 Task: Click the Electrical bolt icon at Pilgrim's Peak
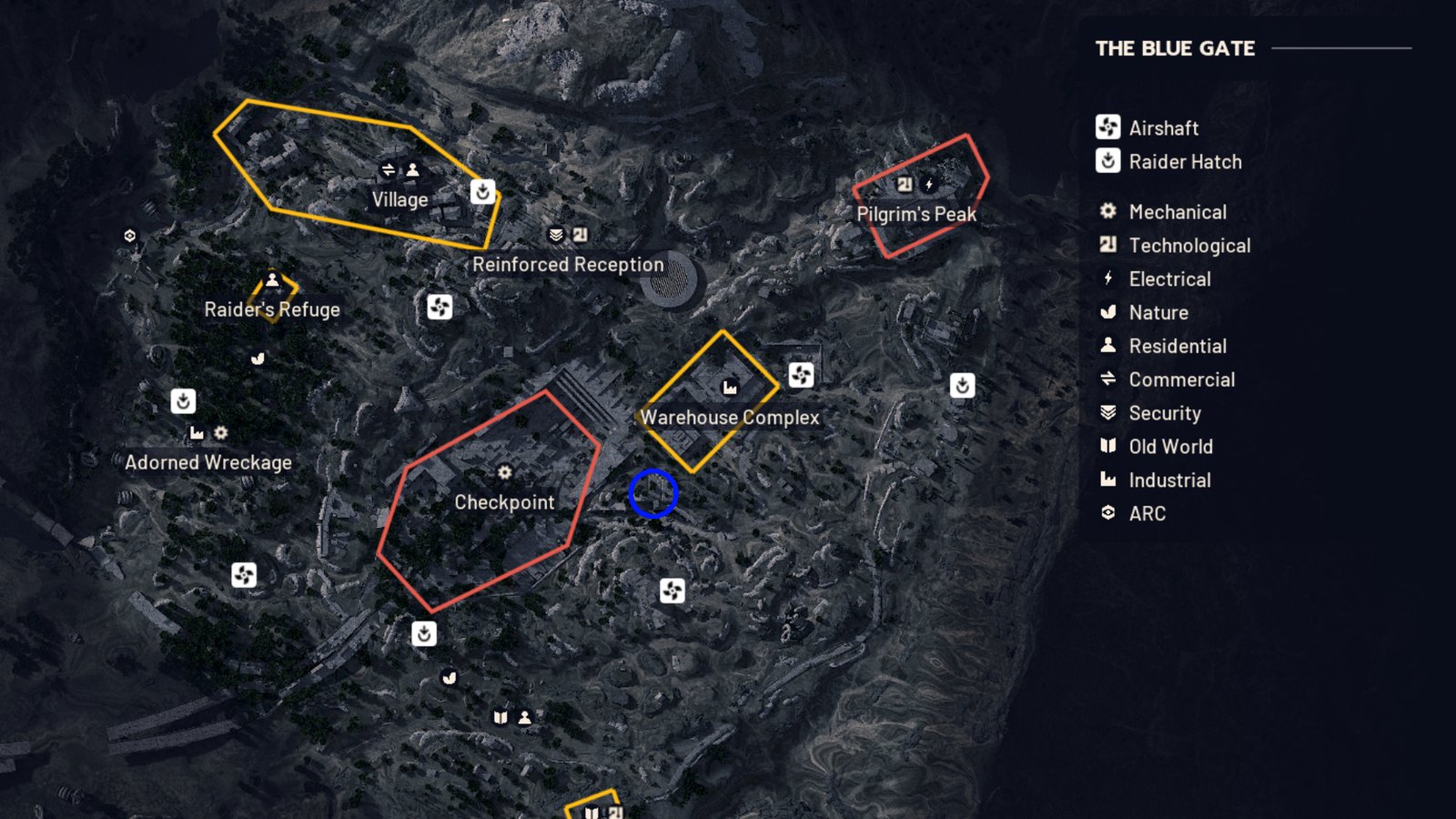926,183
